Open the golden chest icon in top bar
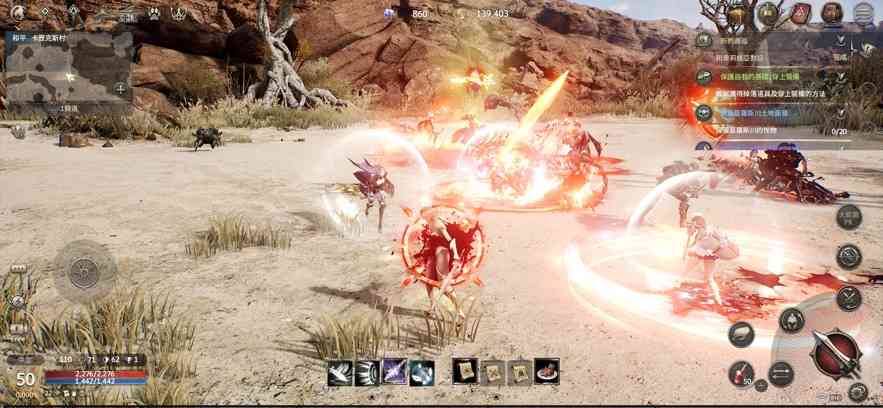883x408 pixels. coord(737,14)
